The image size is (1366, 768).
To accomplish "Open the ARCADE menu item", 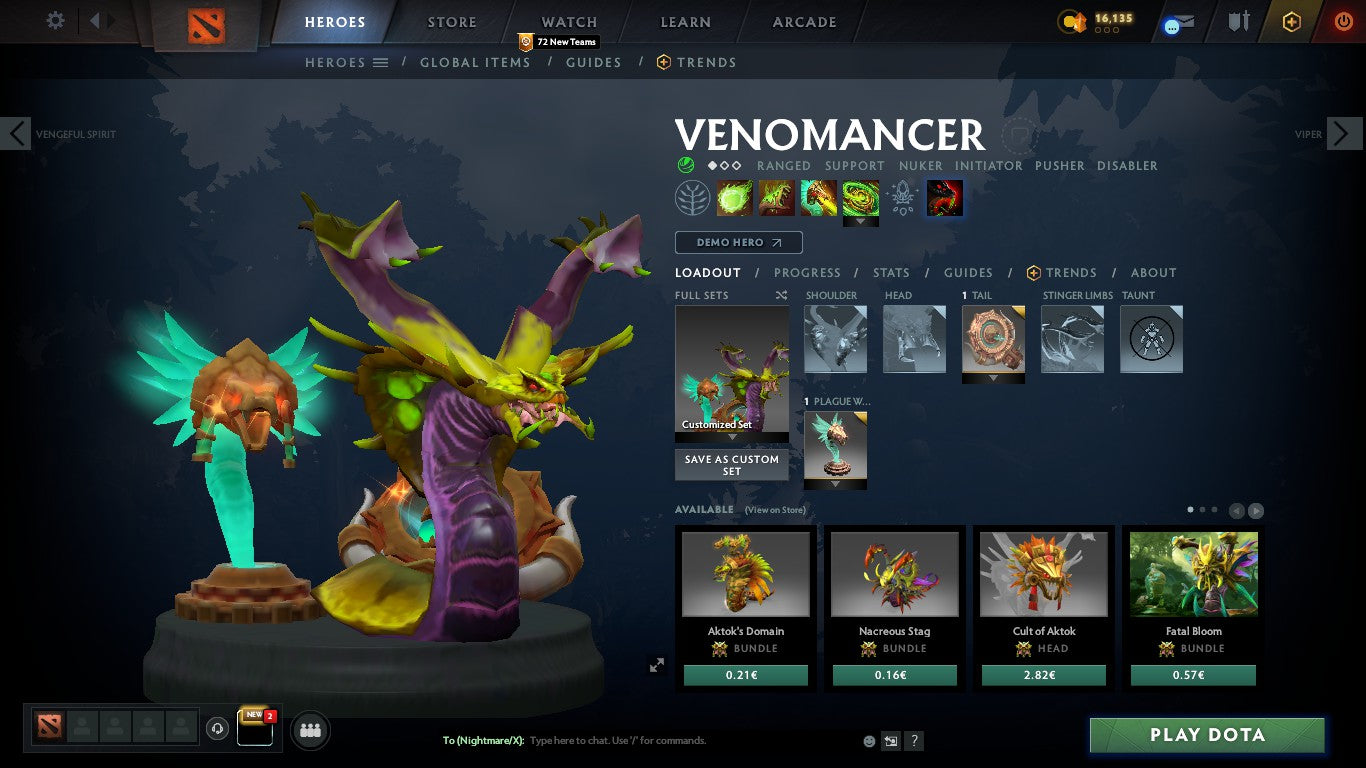I will pyautogui.click(x=804, y=21).
